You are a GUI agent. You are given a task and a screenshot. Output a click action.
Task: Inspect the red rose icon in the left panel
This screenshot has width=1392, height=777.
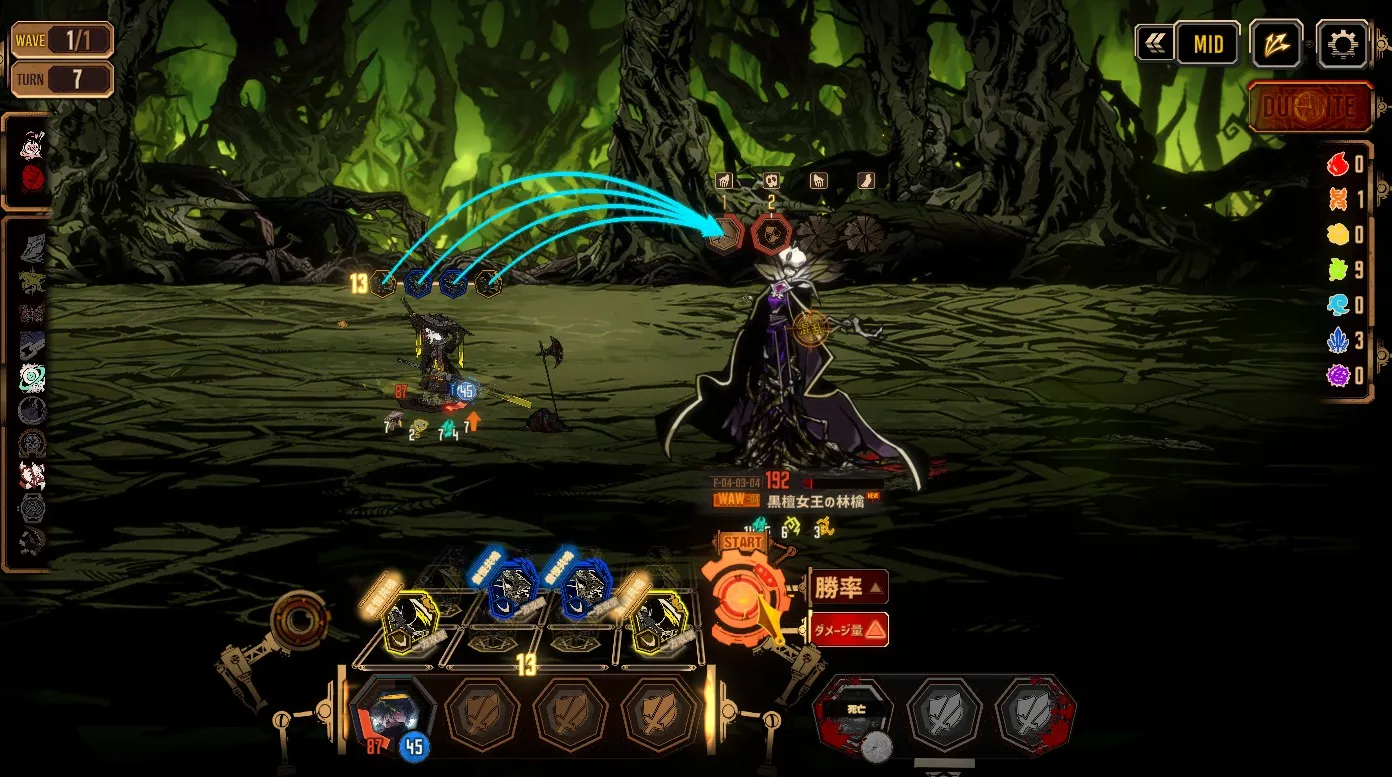click(33, 178)
